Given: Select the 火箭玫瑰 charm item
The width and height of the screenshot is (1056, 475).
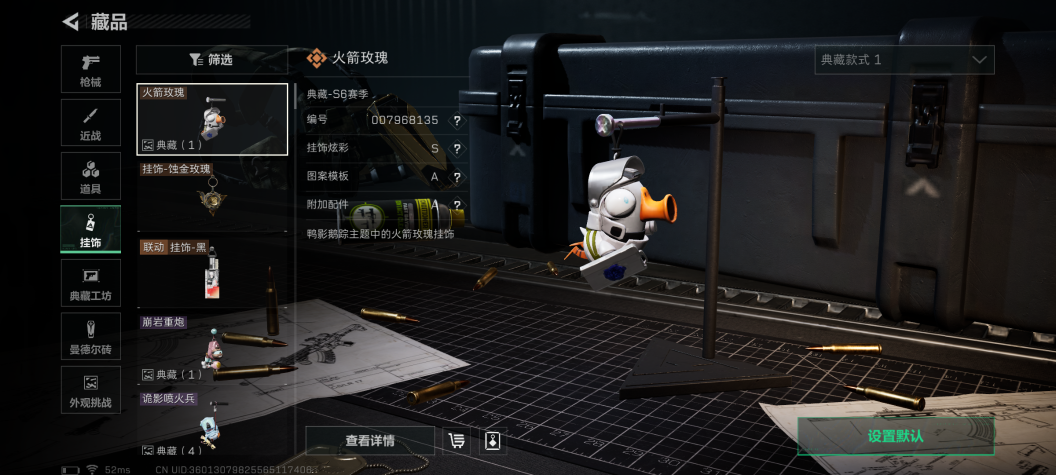Looking at the screenshot, I should (x=212, y=119).
